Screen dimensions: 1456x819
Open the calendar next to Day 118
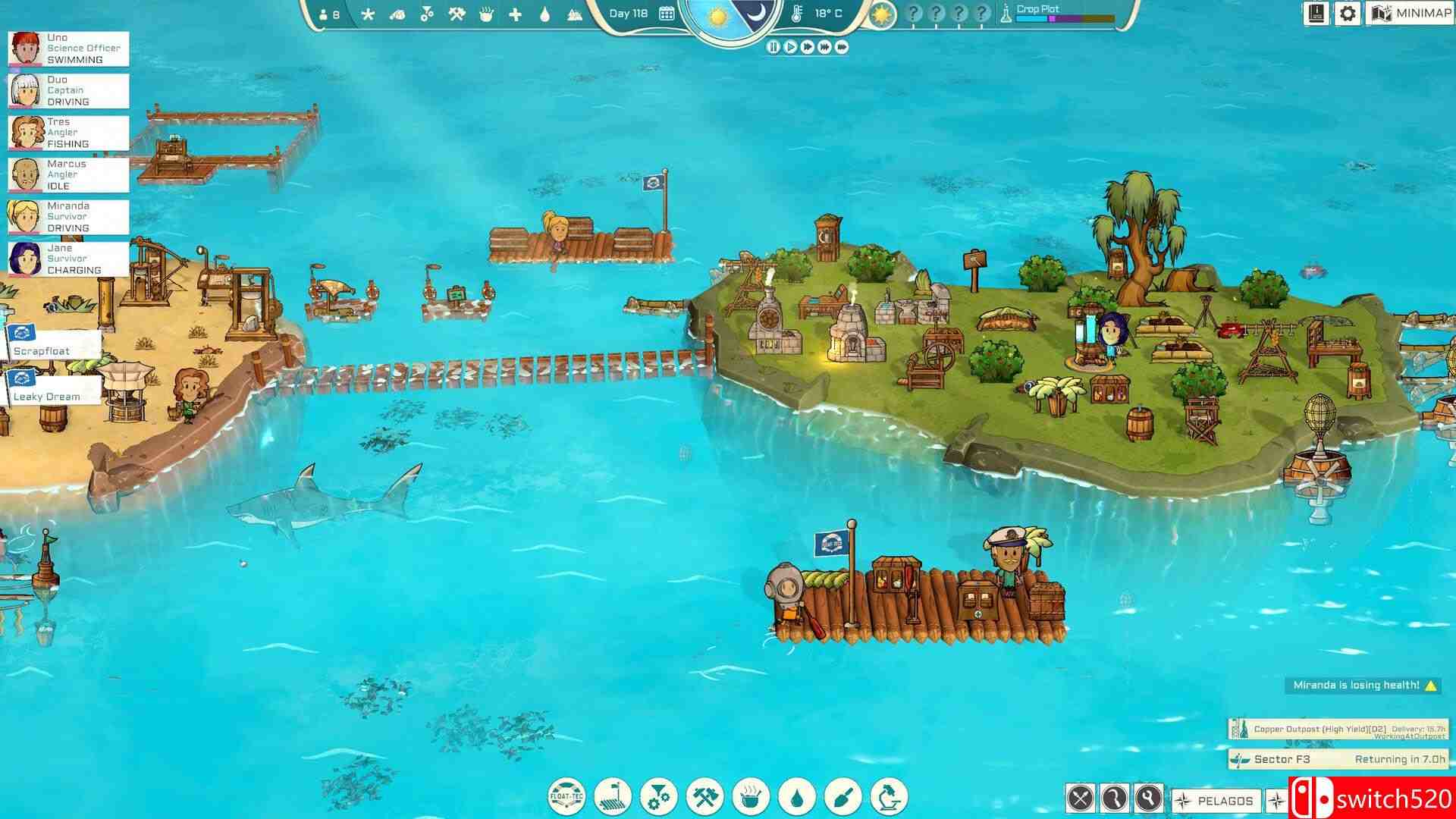pyautogui.click(x=667, y=13)
